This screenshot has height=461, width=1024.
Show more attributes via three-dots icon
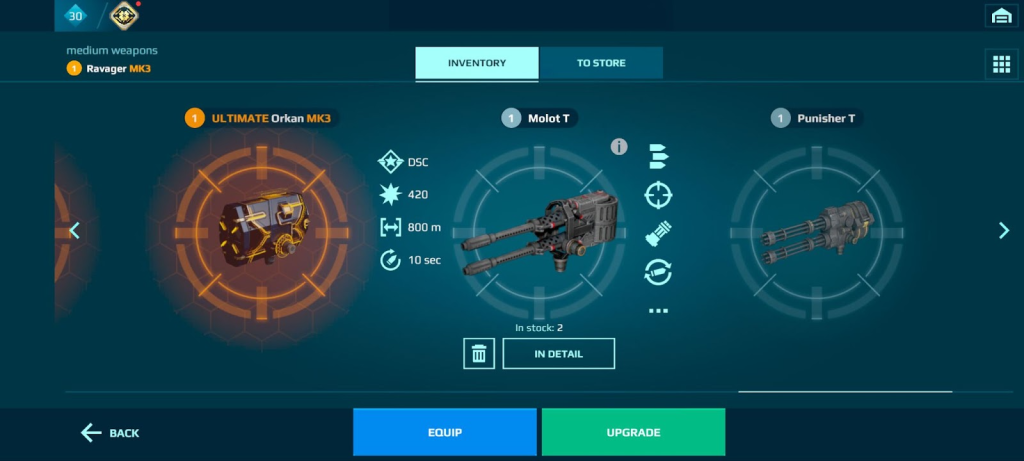click(x=658, y=311)
